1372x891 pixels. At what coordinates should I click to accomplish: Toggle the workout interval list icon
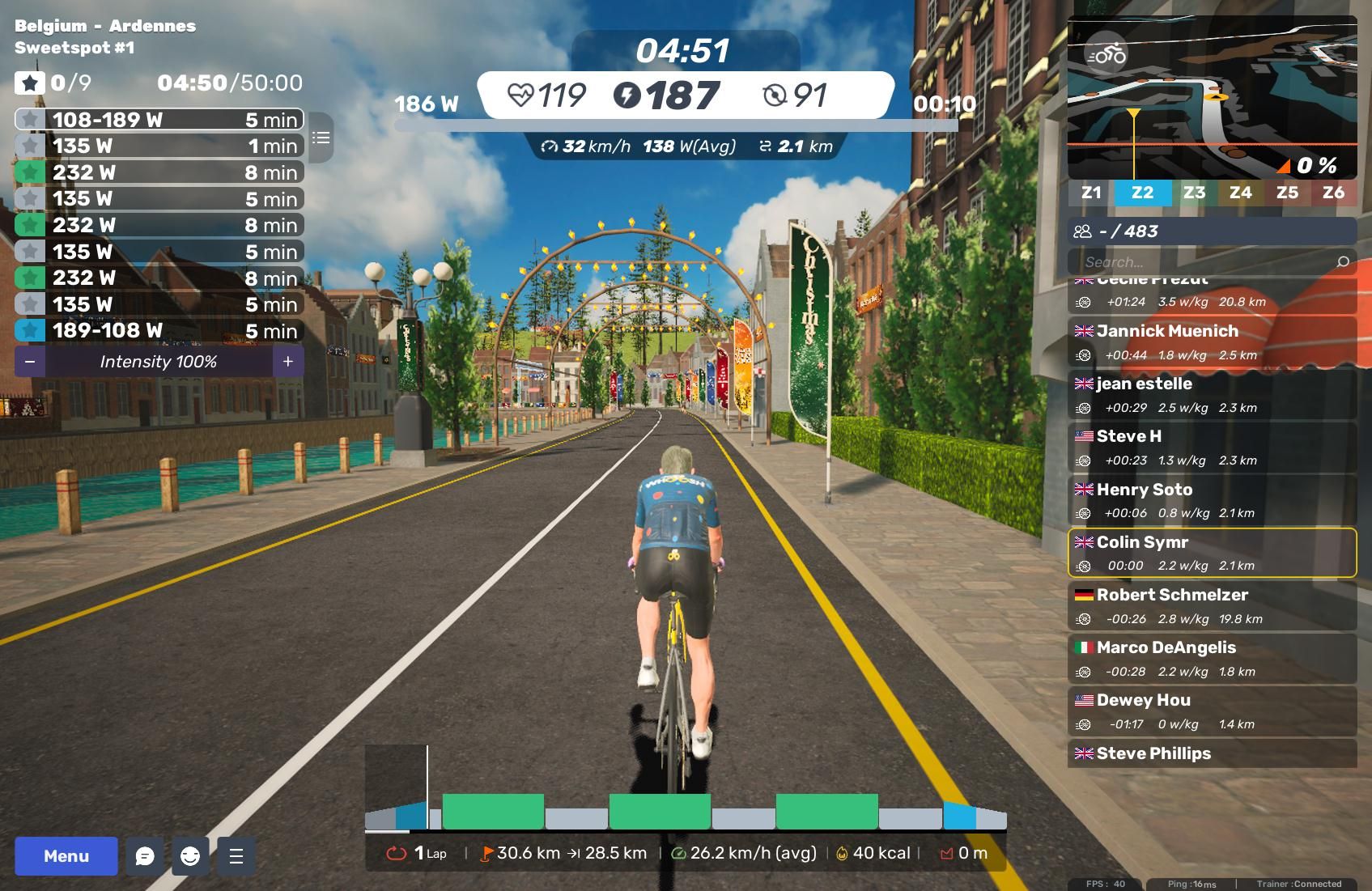[x=321, y=138]
